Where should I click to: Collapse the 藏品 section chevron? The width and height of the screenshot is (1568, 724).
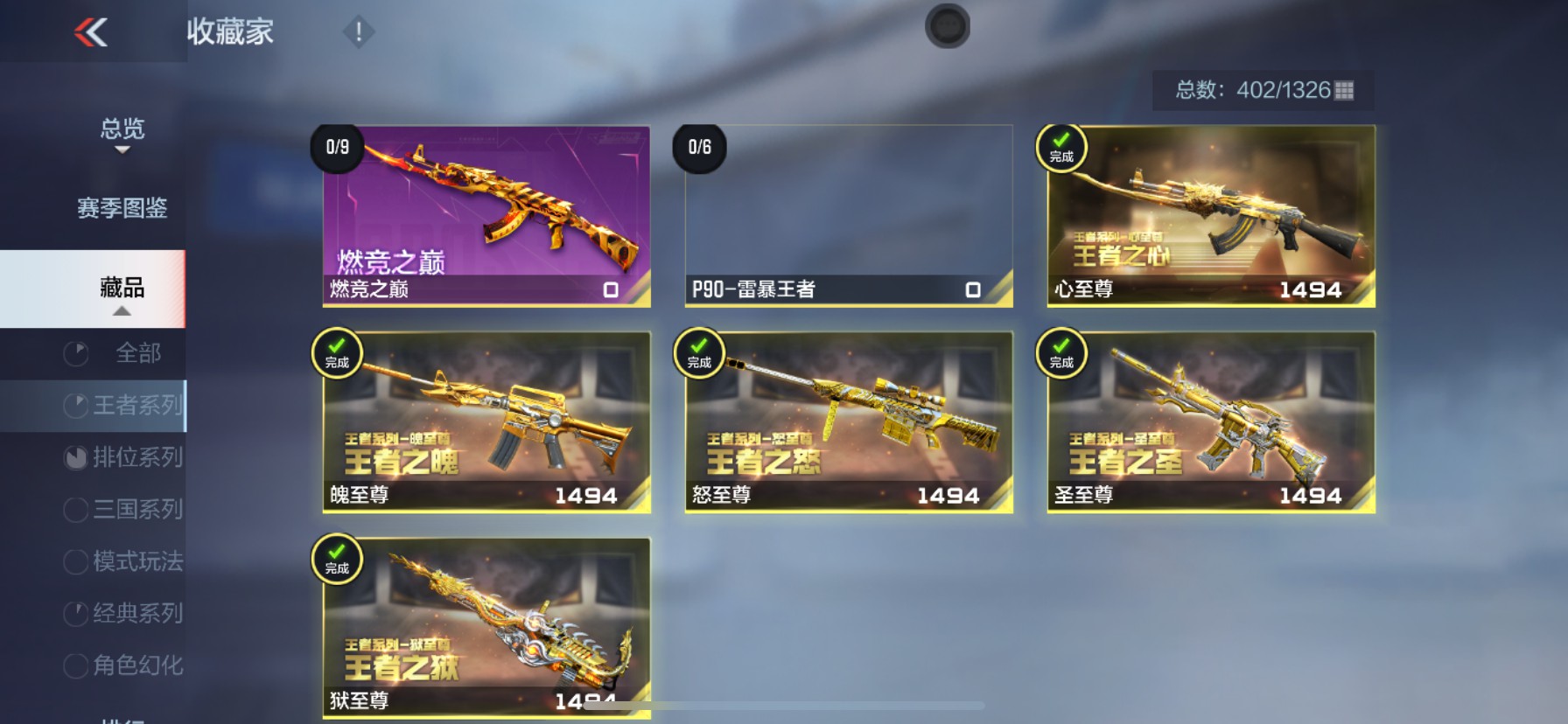pyautogui.click(x=122, y=310)
